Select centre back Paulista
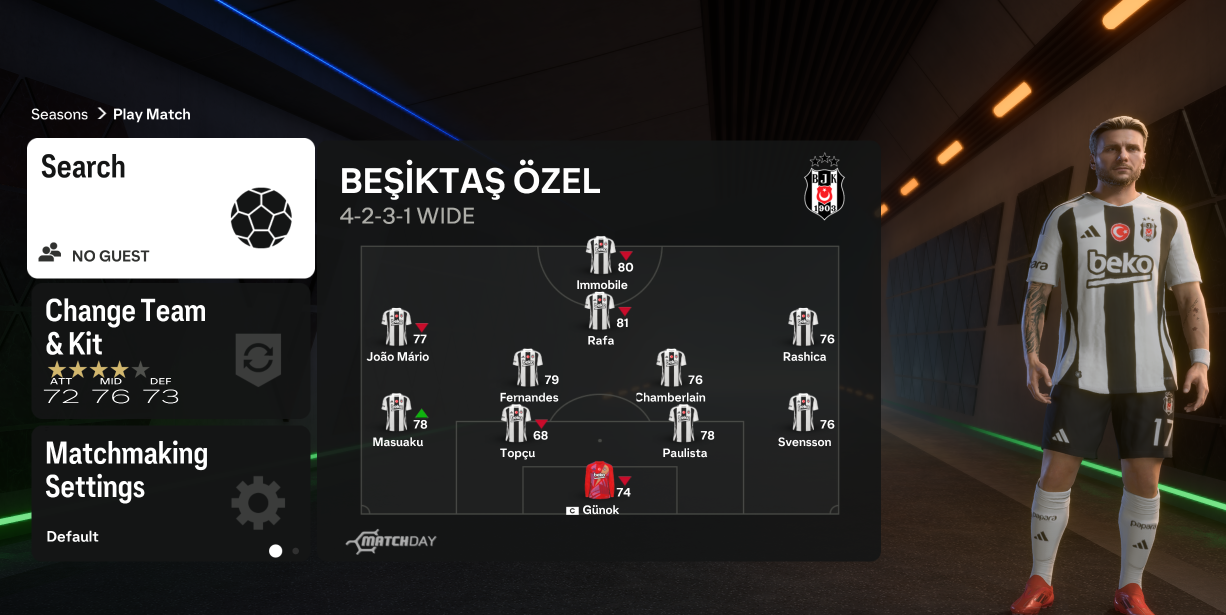This screenshot has width=1226, height=615. [x=684, y=424]
